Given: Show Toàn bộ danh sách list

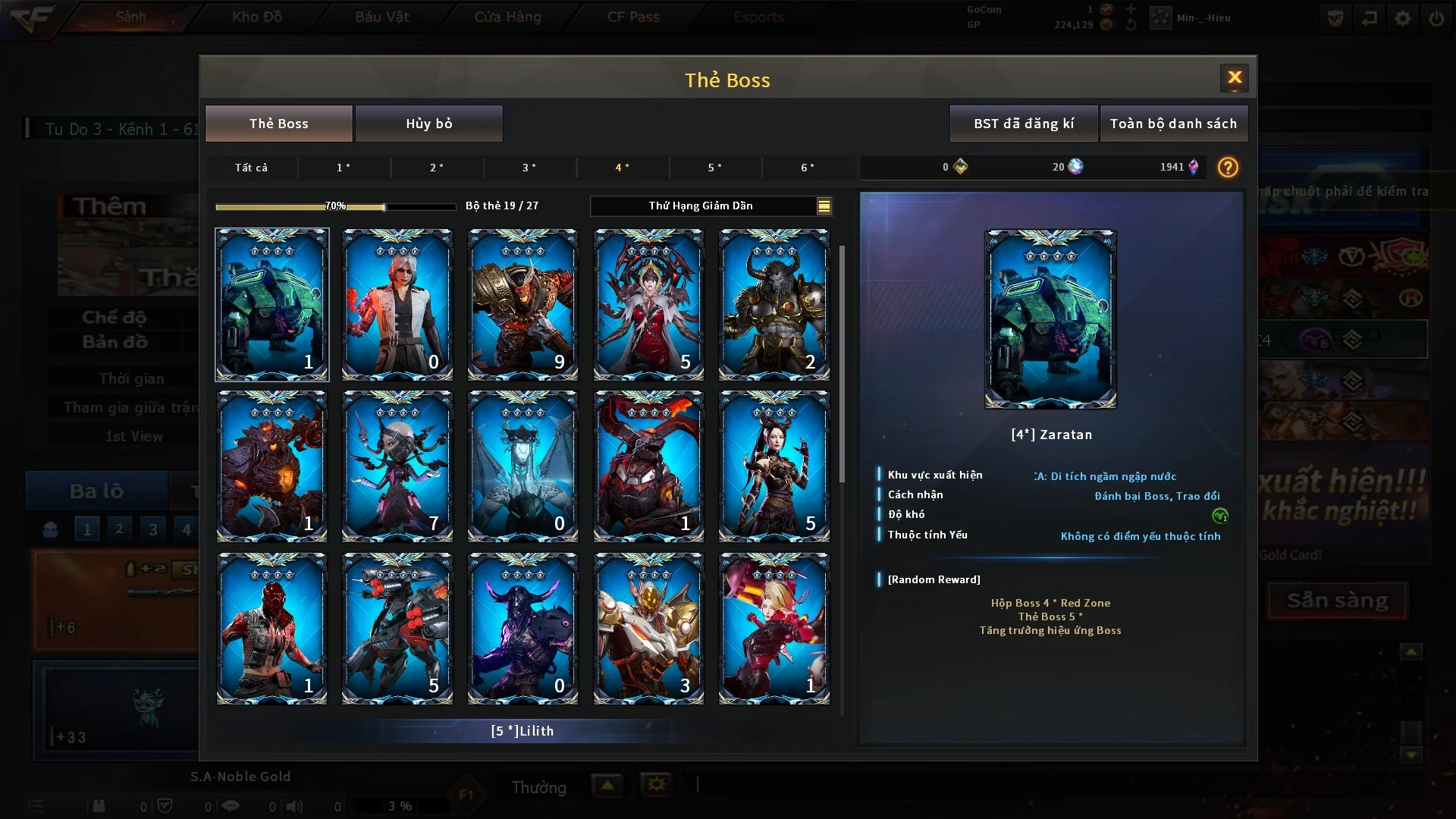Looking at the screenshot, I should point(1172,124).
